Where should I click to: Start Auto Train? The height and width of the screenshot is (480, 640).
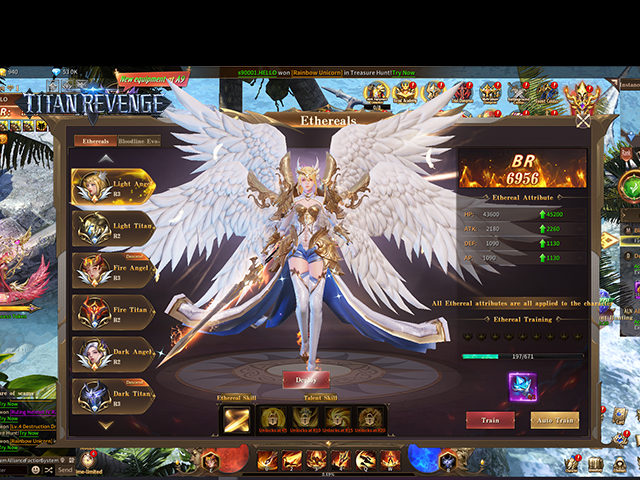pos(554,420)
